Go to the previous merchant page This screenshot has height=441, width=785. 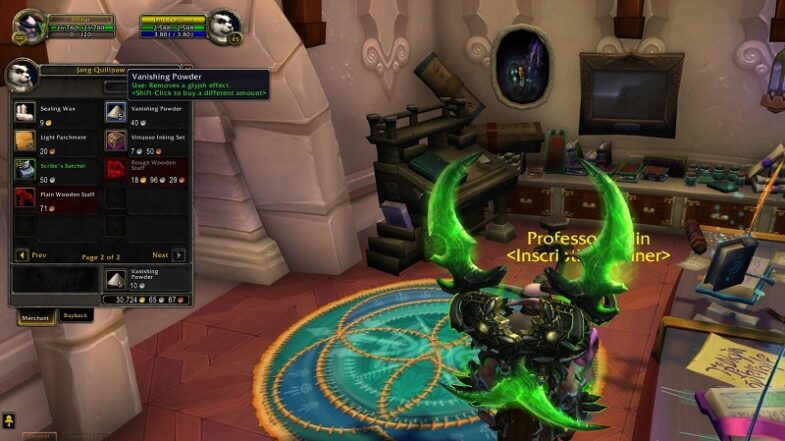pyautogui.click(x=22, y=255)
